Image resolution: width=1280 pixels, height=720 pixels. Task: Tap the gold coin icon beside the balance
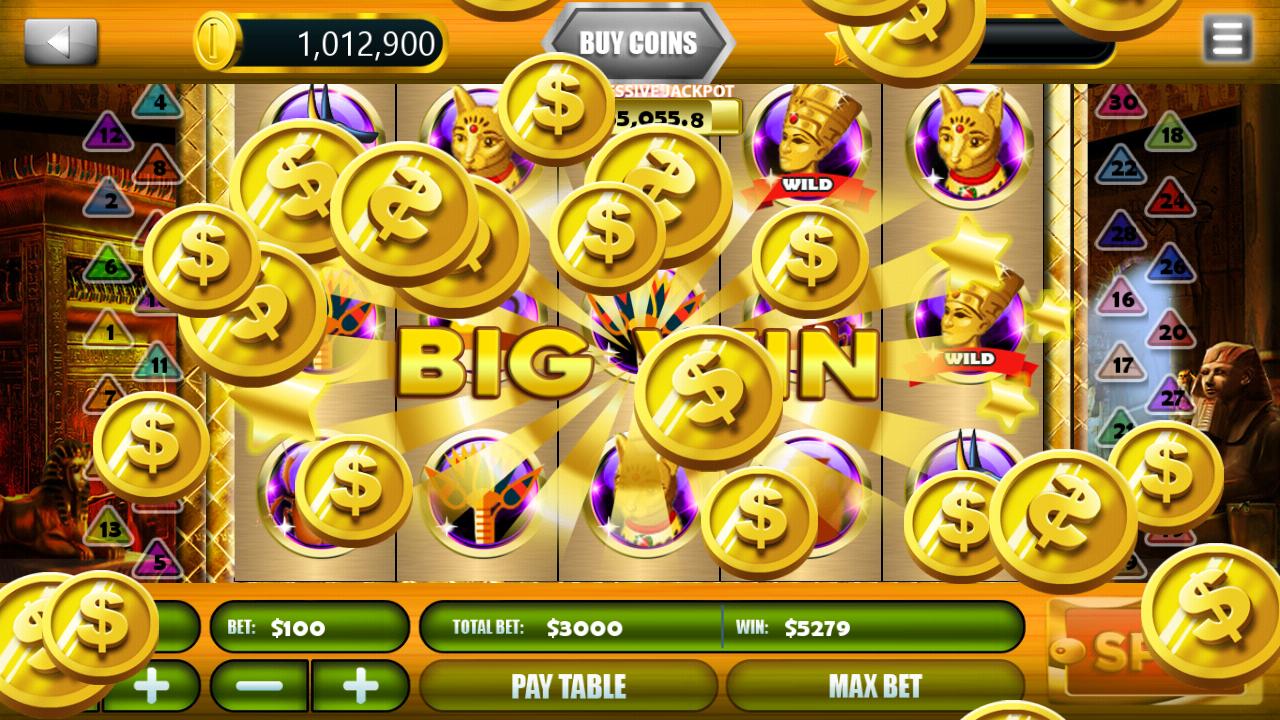tap(216, 42)
